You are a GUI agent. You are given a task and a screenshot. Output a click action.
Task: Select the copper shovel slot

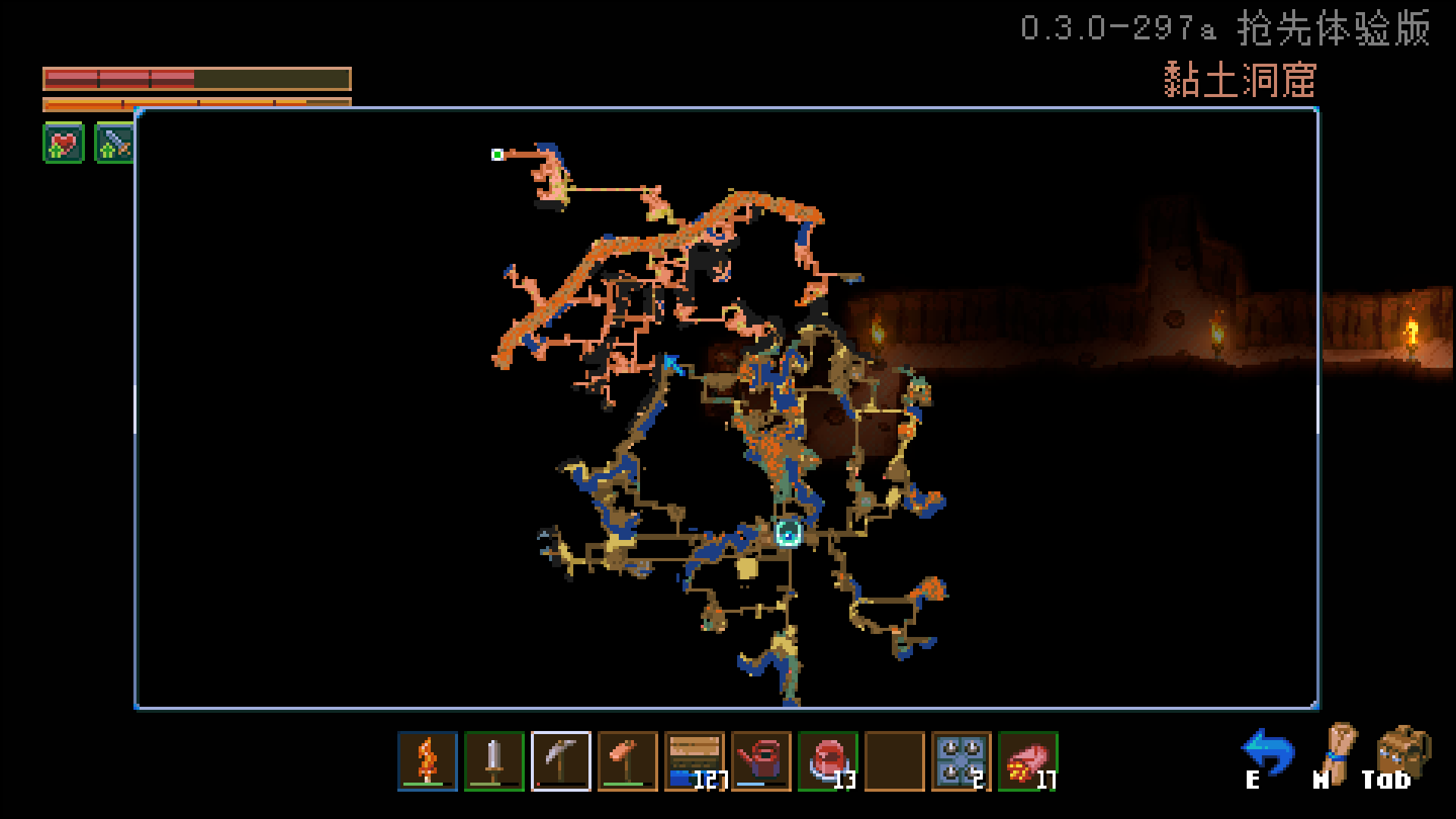[628, 761]
